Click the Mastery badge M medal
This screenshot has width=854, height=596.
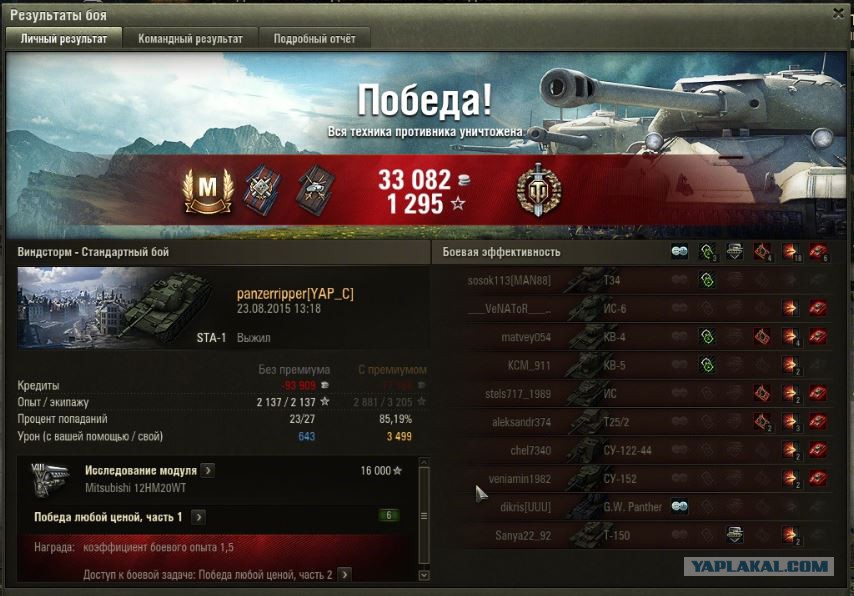point(208,189)
